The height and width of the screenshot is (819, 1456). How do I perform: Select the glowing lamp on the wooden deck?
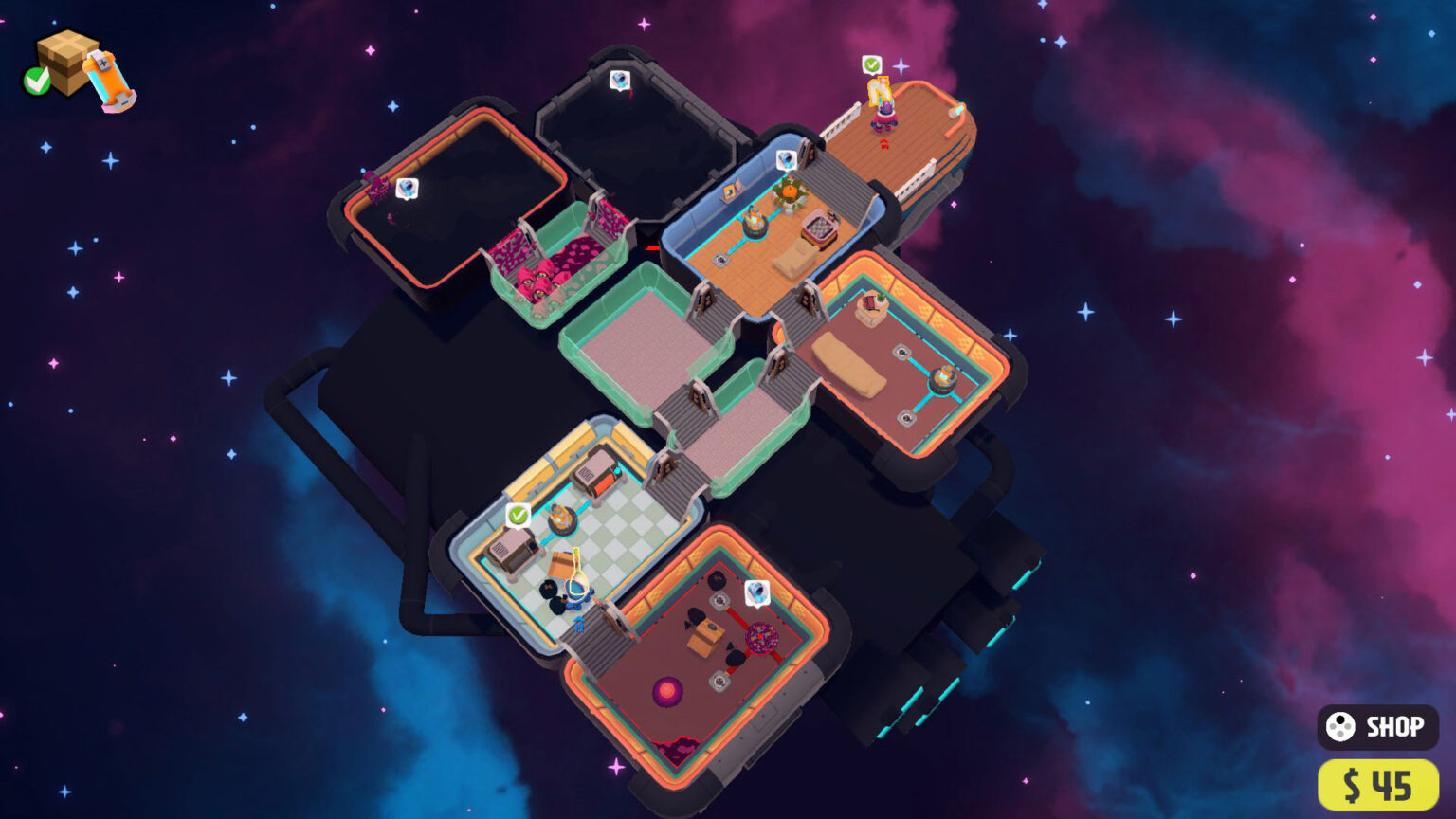coord(957,112)
